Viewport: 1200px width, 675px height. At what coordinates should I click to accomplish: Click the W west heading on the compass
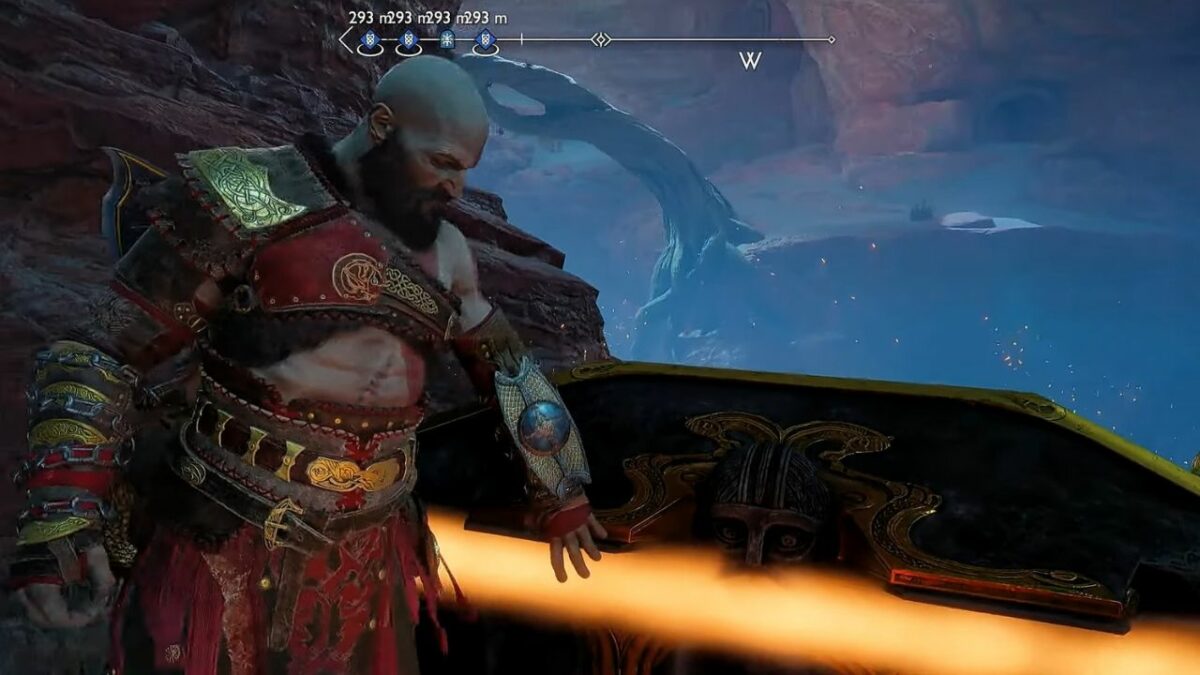[x=750, y=61]
